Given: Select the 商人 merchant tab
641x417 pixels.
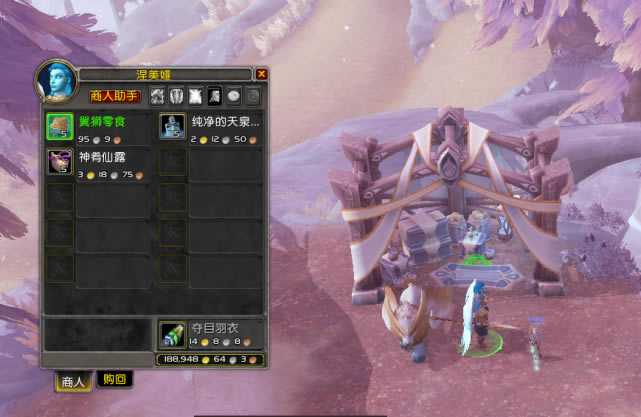Looking at the screenshot, I should coord(73,380).
